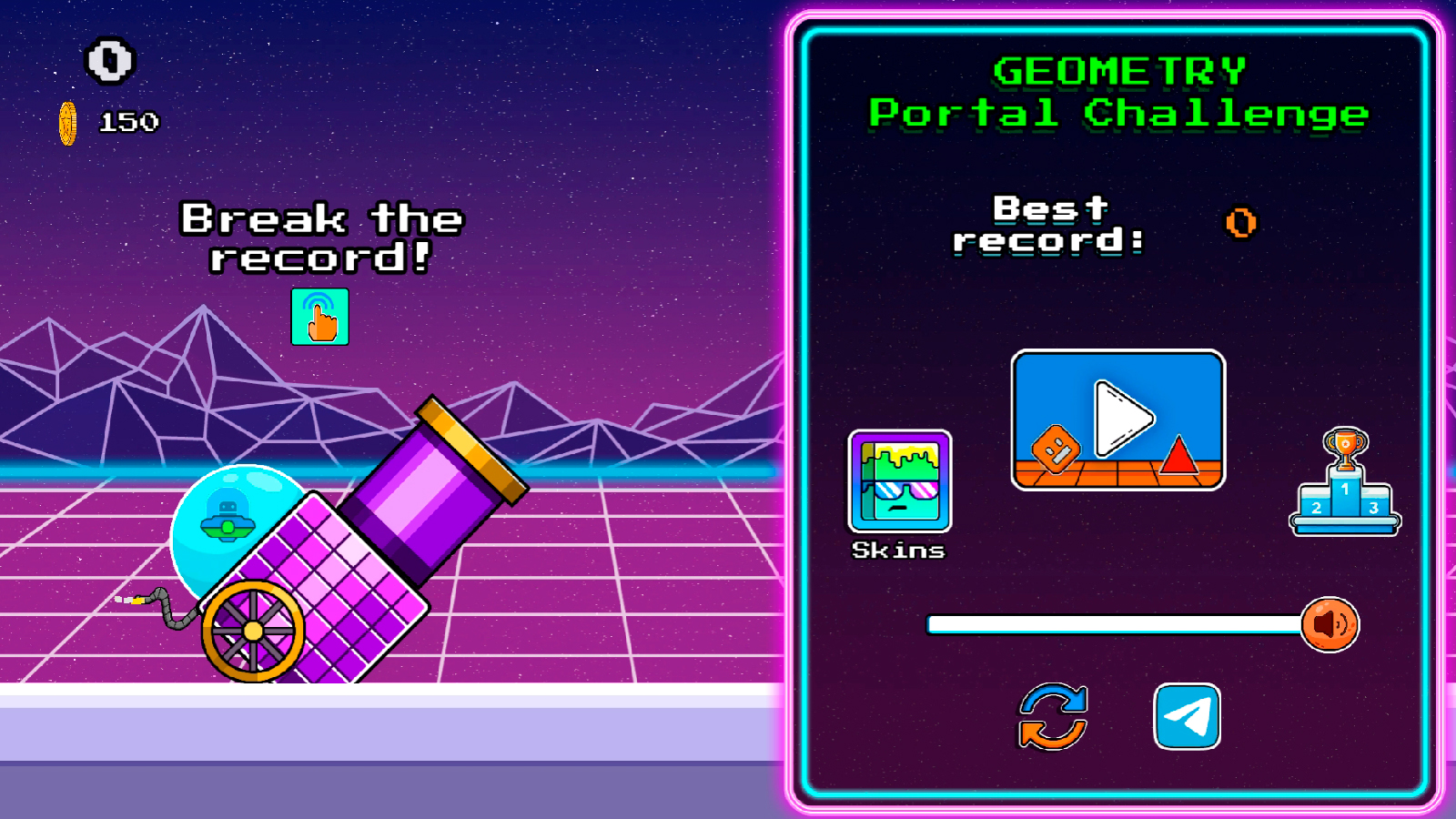Click the GEOMETRY Portal Challenge title

(x=1117, y=91)
